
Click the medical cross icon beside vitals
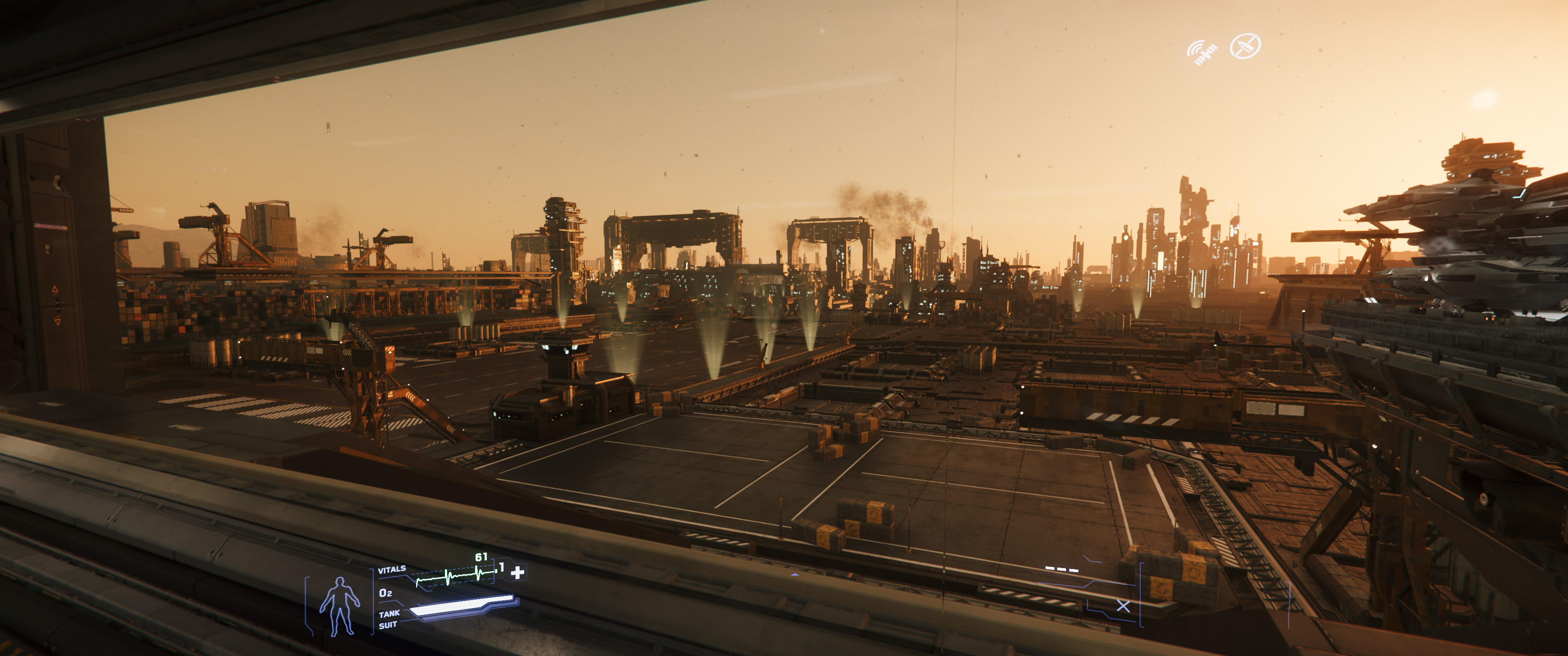click(517, 572)
